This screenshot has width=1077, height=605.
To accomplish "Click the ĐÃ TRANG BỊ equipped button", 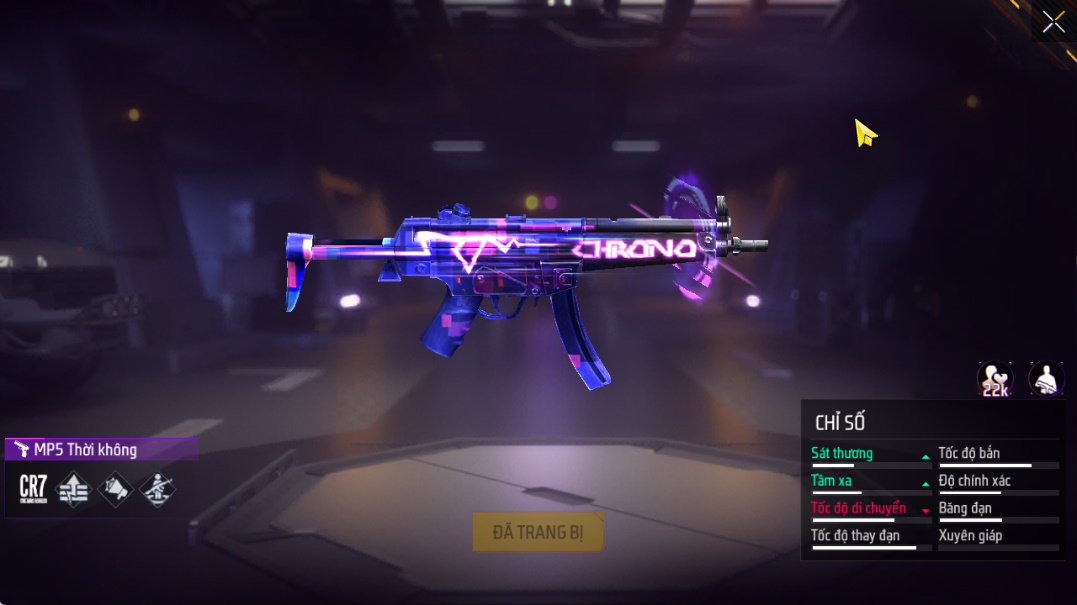I will (538, 532).
